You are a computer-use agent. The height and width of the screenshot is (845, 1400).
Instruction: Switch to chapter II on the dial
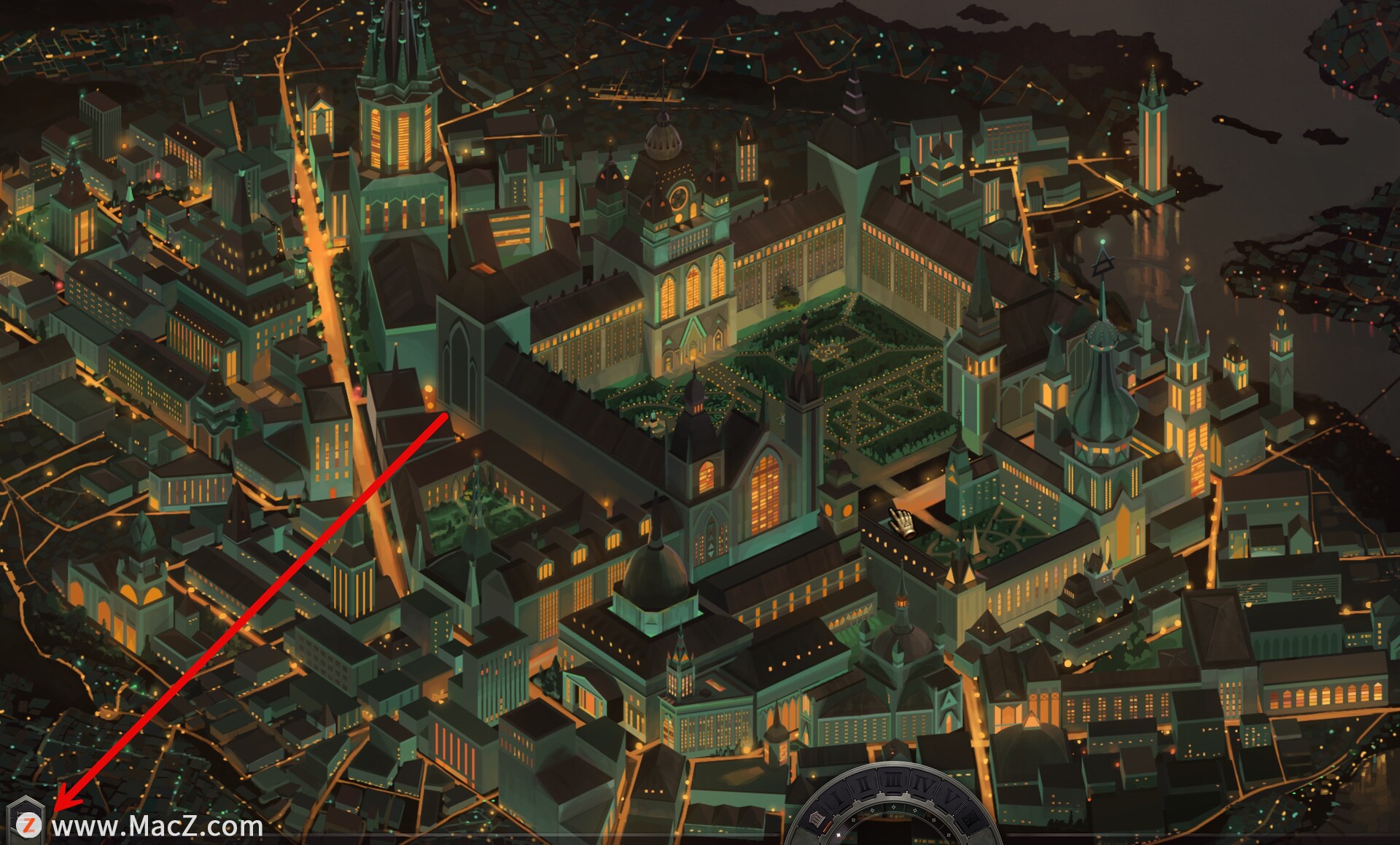(863, 784)
